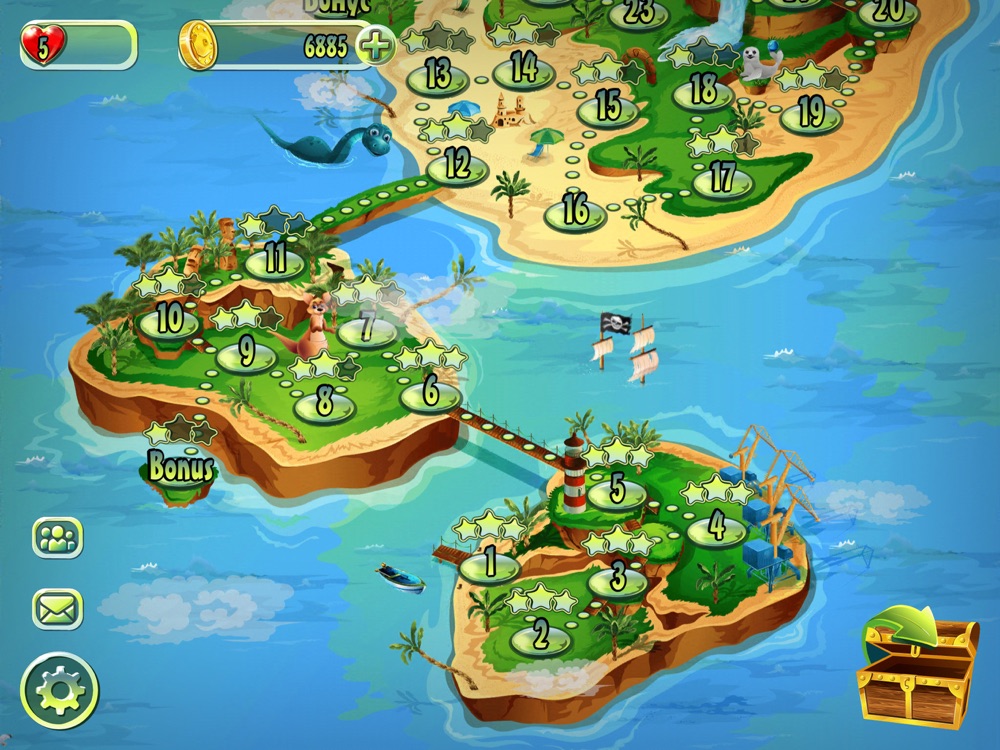
Task: Select level 1 on the map
Action: coord(490,565)
